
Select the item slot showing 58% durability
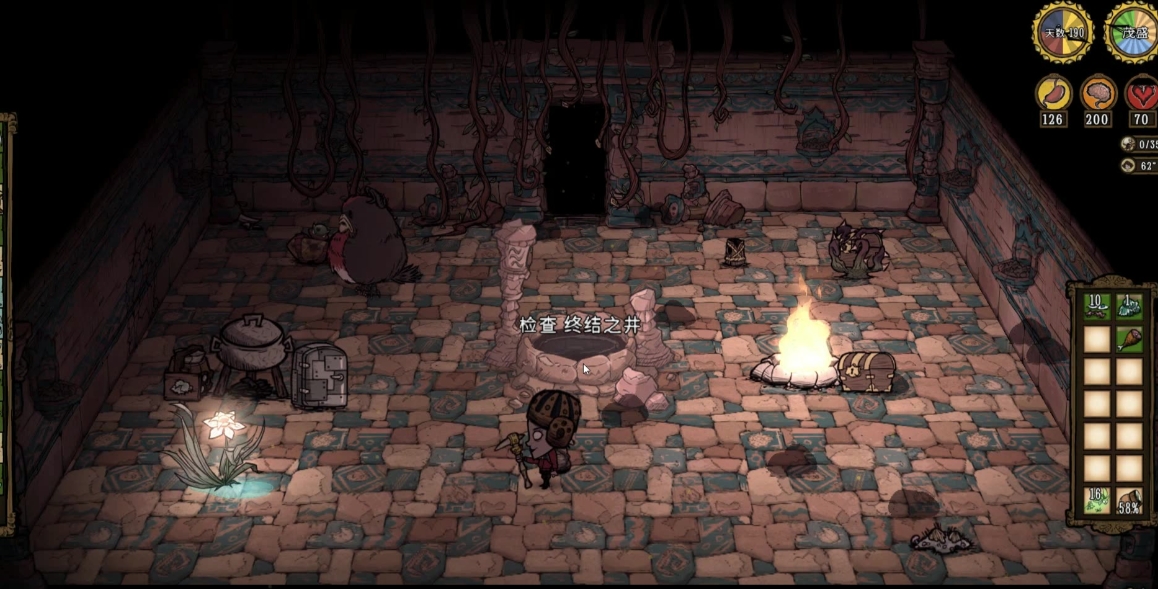pyautogui.click(x=1129, y=499)
